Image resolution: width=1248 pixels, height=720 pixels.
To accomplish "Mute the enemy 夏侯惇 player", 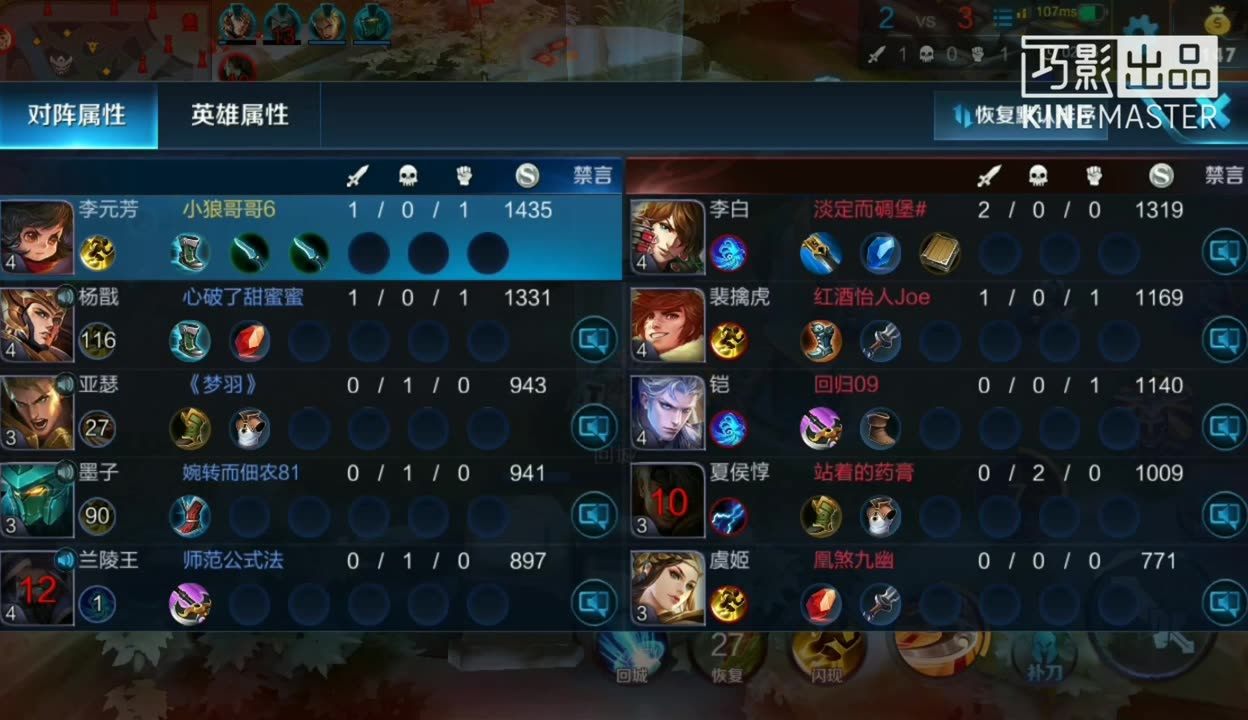I will click(1224, 516).
